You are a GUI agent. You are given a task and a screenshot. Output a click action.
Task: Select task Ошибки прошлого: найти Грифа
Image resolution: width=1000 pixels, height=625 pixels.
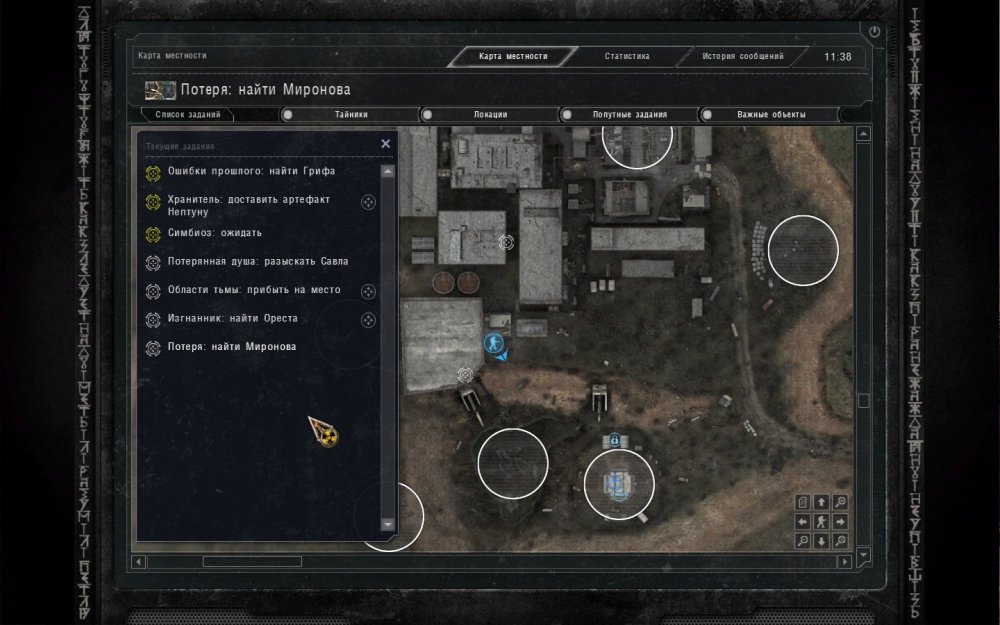pyautogui.click(x=251, y=171)
